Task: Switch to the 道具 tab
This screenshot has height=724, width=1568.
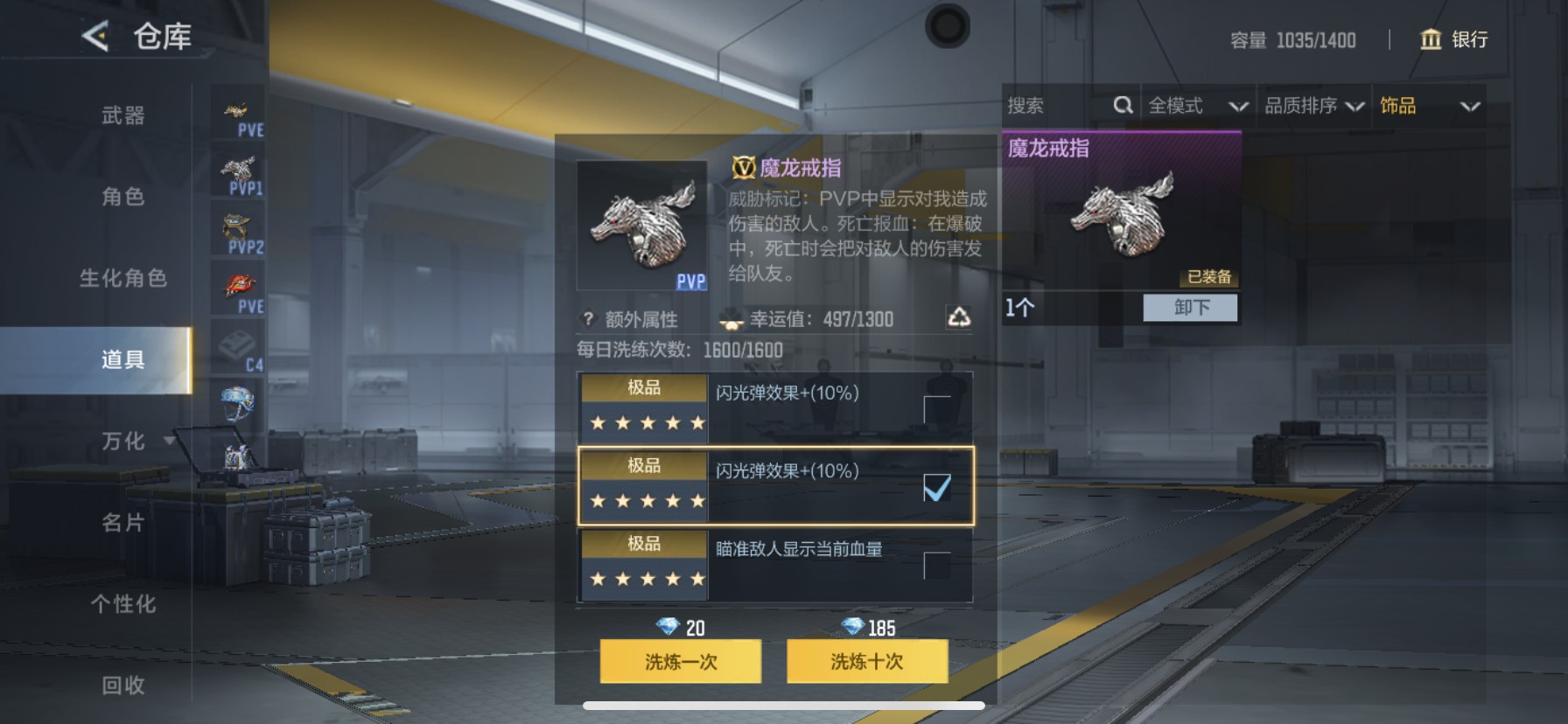Action: click(x=122, y=359)
